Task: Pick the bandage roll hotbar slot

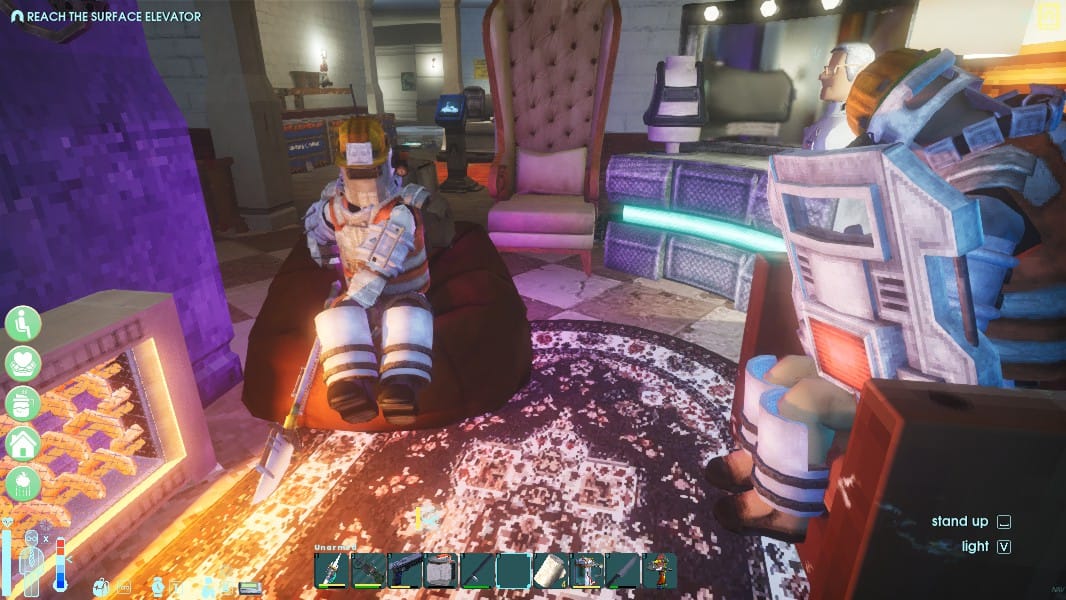Action: point(550,571)
